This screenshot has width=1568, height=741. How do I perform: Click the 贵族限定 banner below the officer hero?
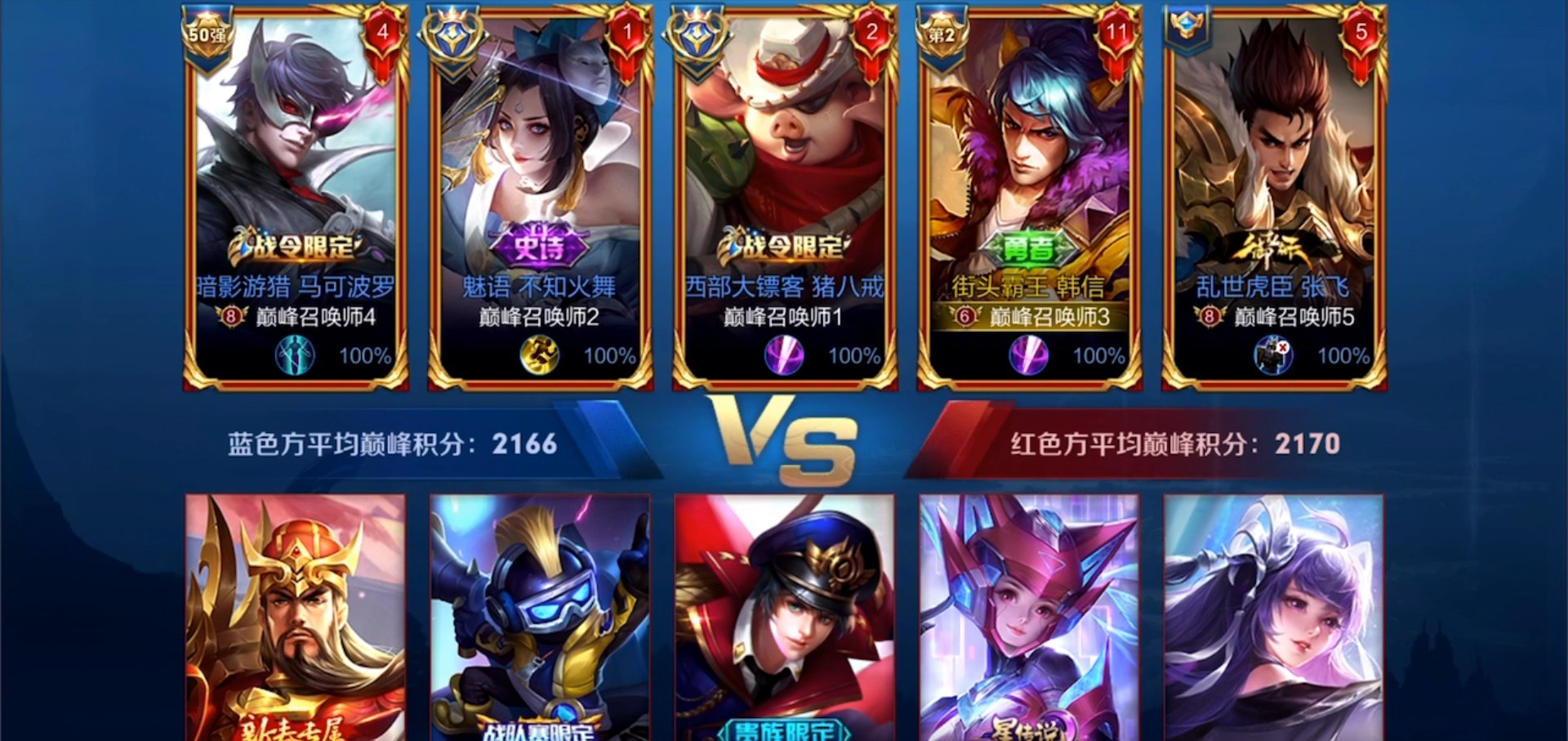pos(786,727)
